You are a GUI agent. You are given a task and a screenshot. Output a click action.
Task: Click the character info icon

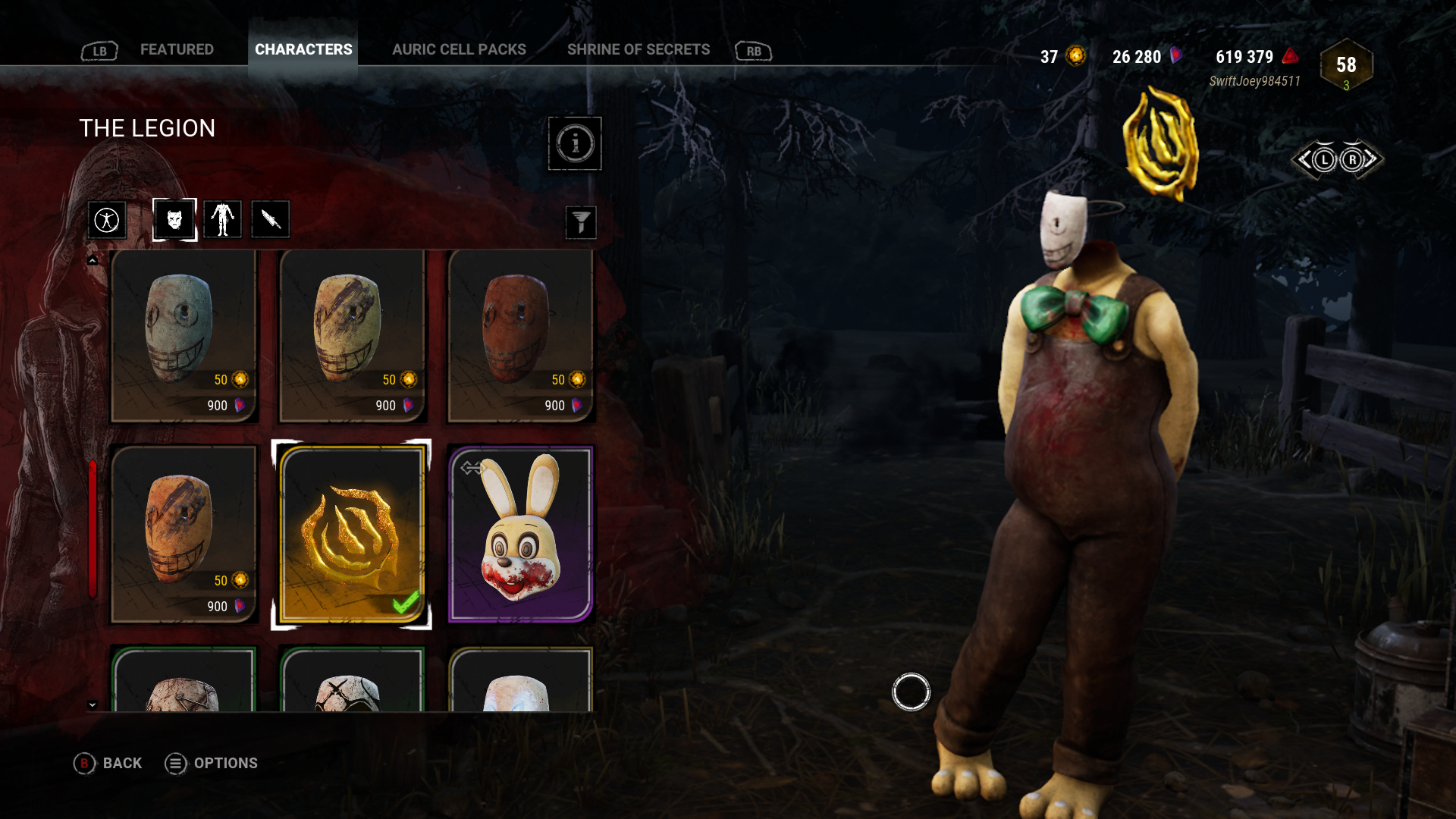(x=575, y=144)
